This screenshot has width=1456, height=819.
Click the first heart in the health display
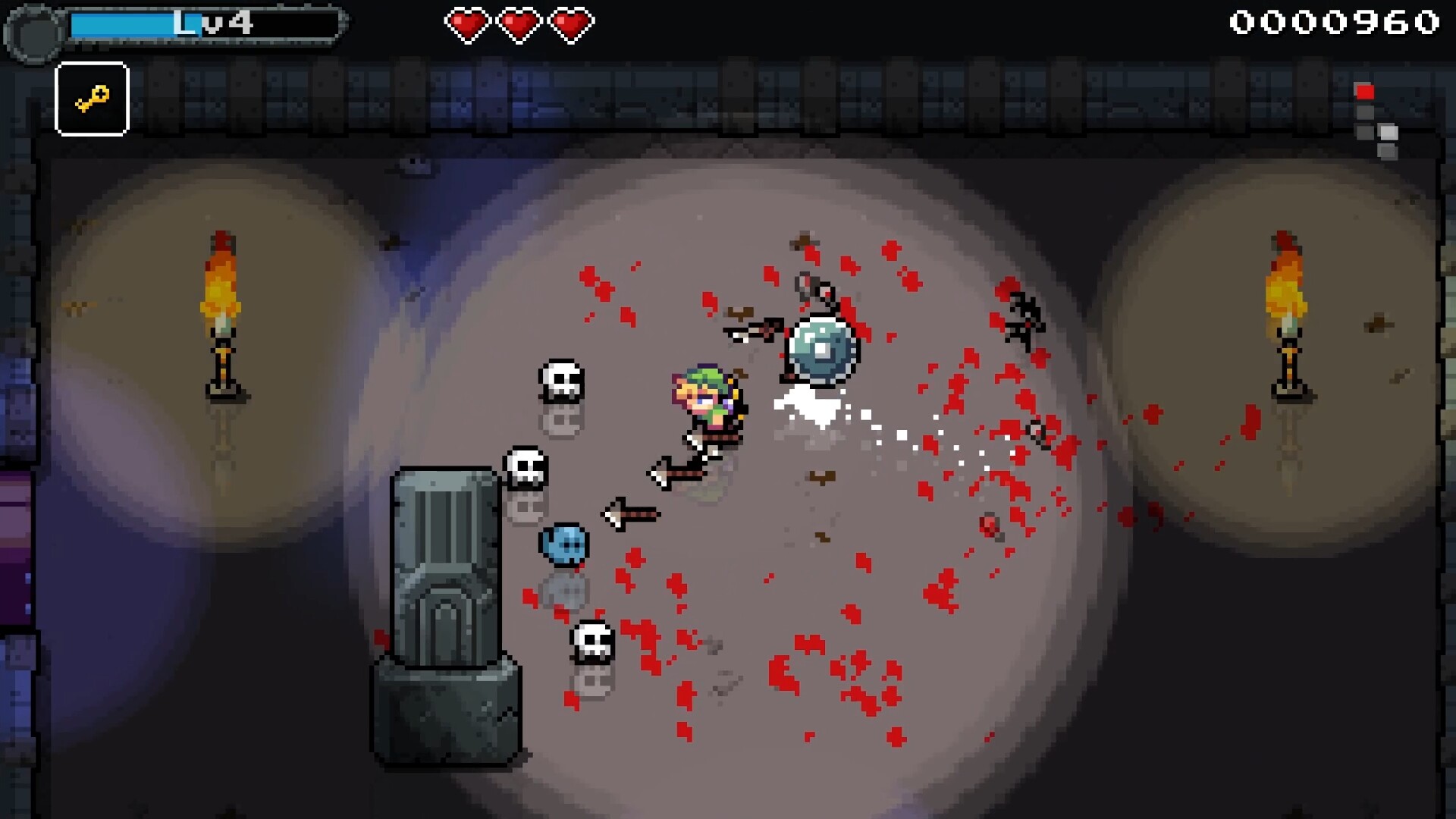[x=469, y=23]
